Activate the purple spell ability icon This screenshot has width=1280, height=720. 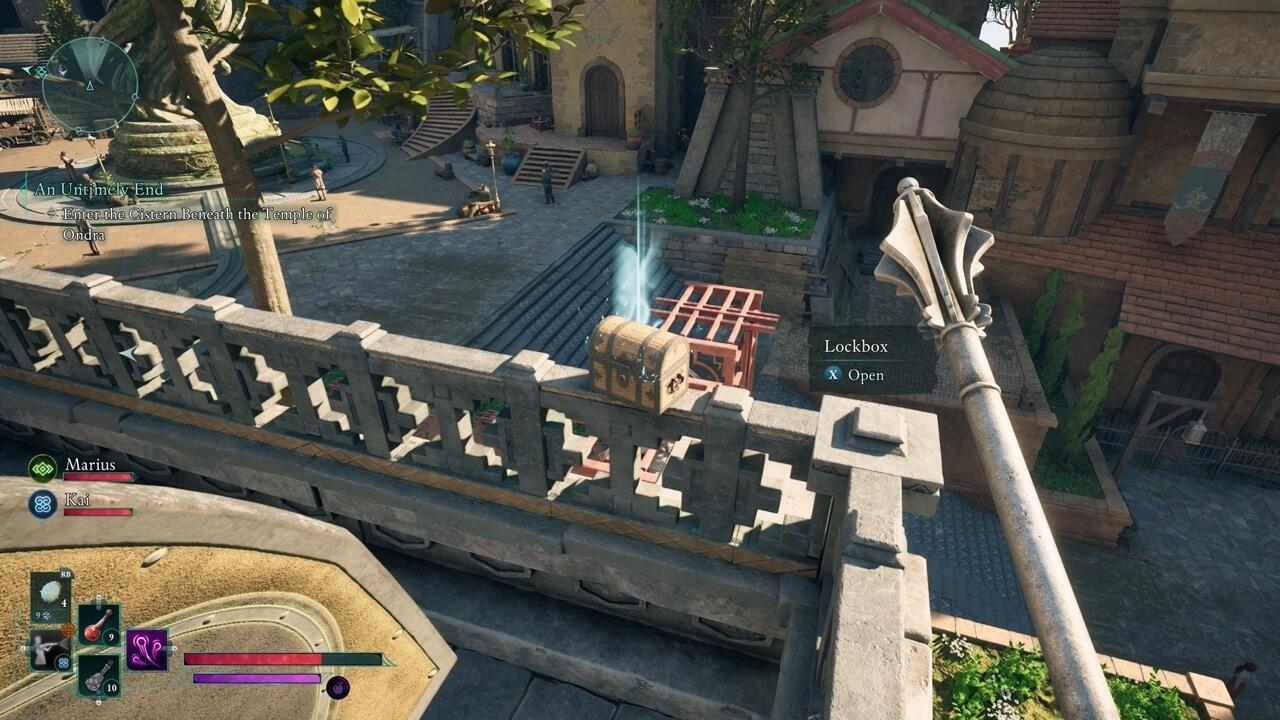click(146, 648)
